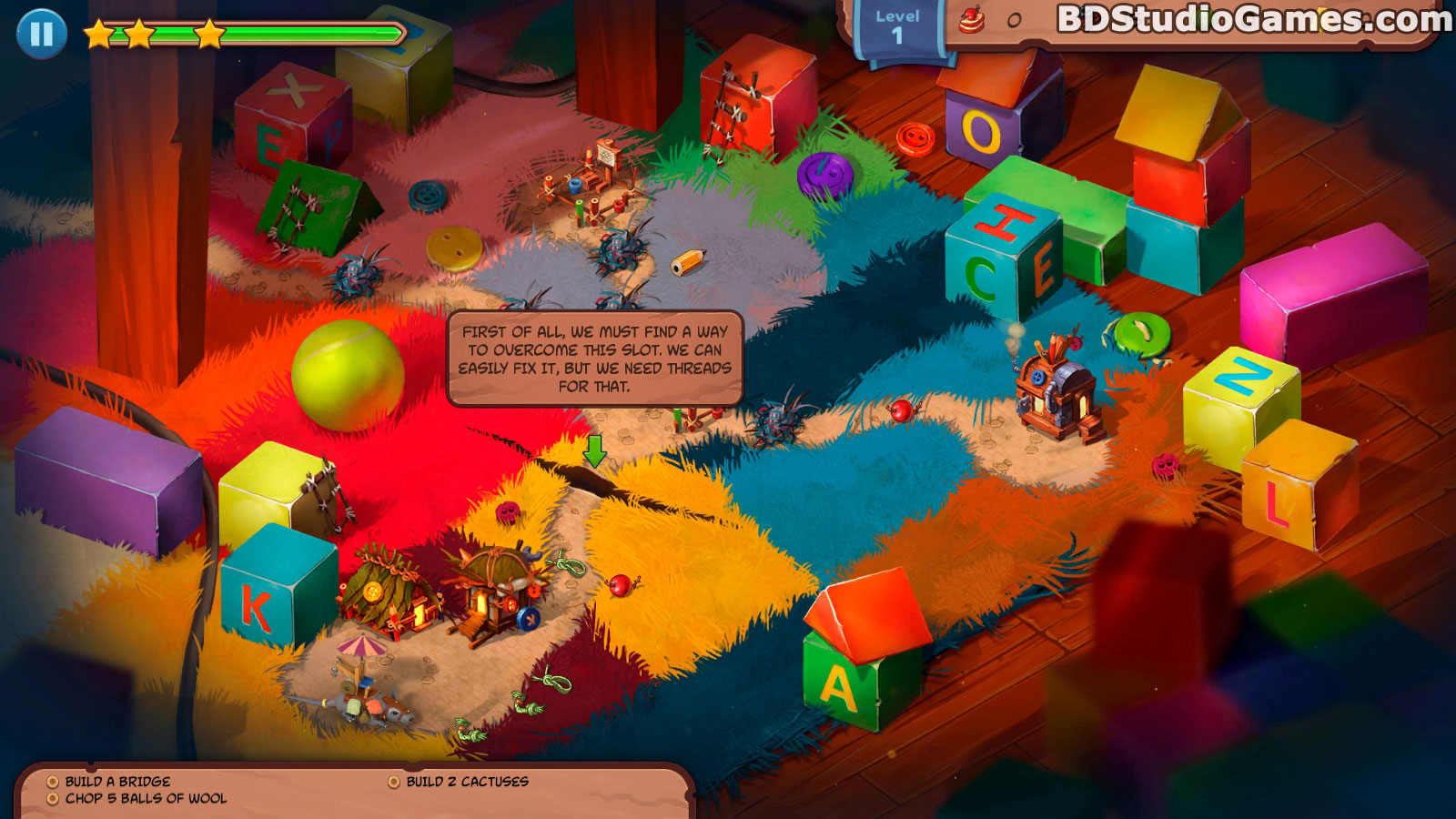The image size is (1456, 819).
Task: Select the Build 2 Cactuses objective
Action: pos(467,782)
